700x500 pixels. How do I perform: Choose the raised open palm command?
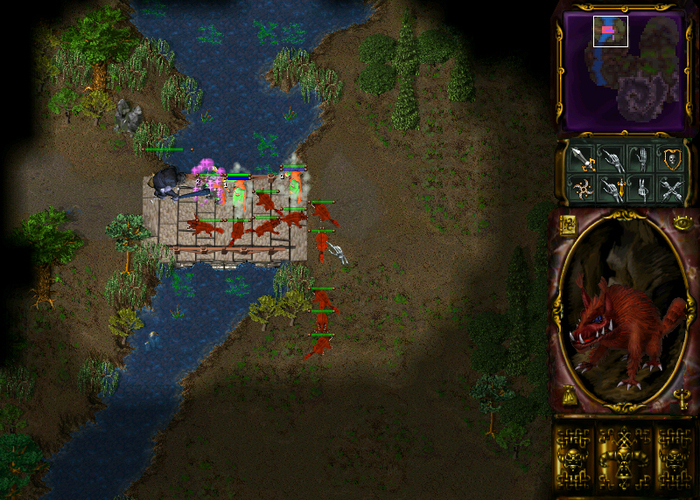641,158
